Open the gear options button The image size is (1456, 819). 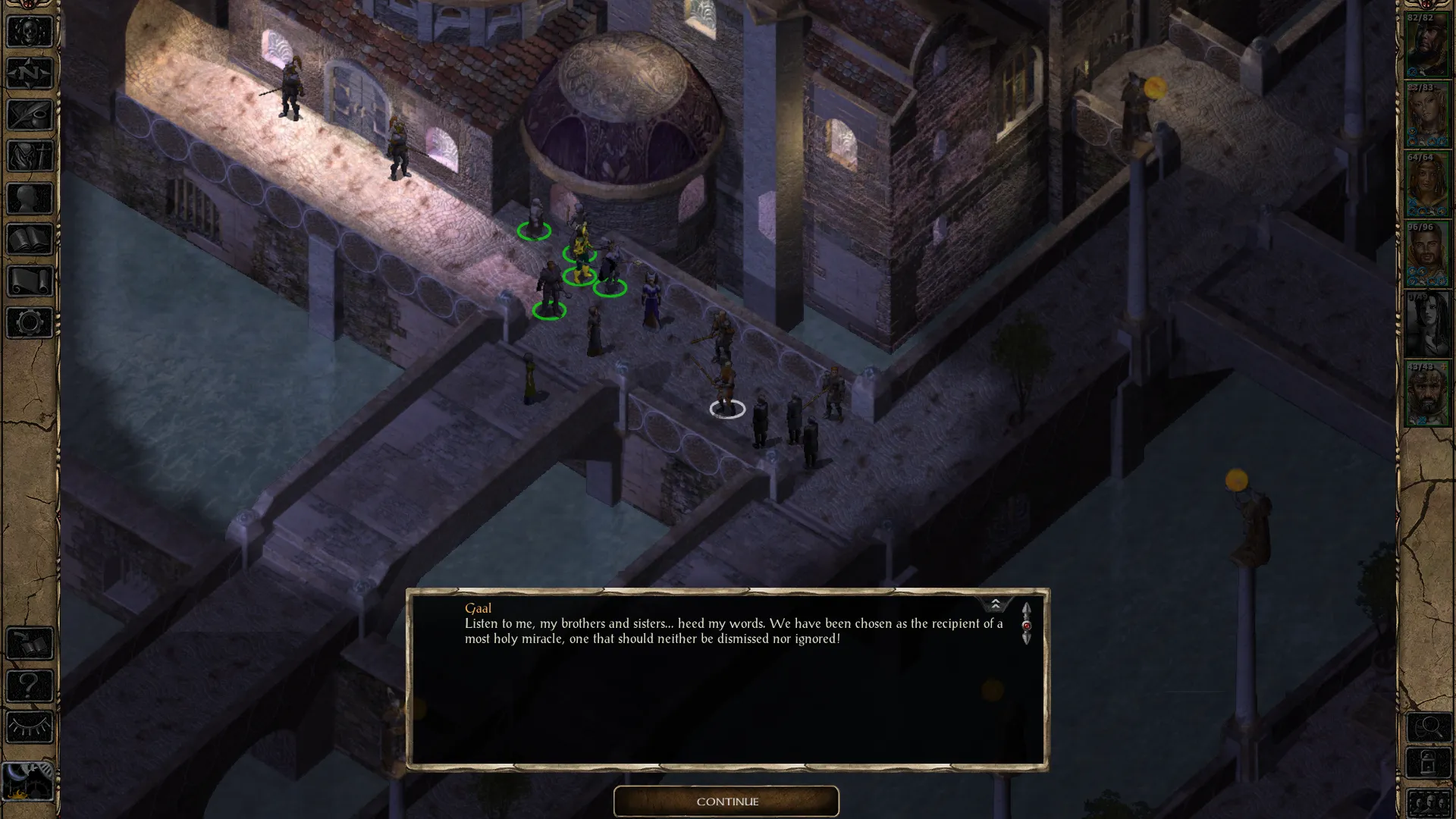pos(30,323)
